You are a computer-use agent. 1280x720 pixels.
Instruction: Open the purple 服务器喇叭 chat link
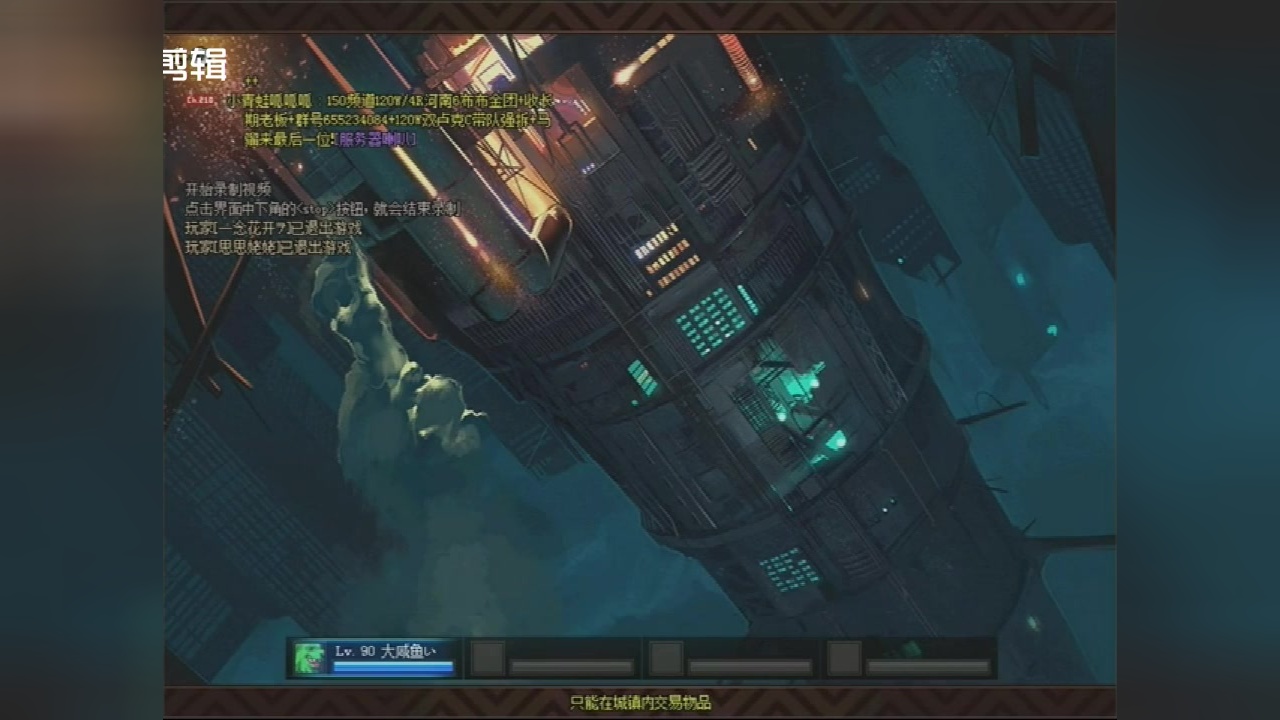pos(377,139)
